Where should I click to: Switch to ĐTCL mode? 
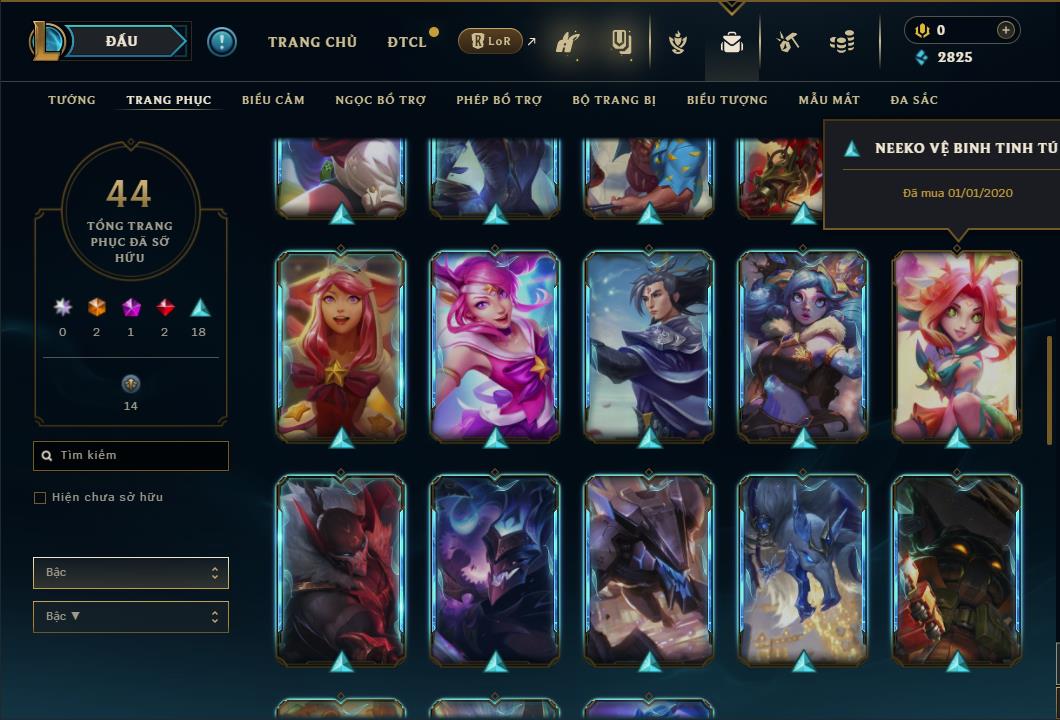click(407, 42)
